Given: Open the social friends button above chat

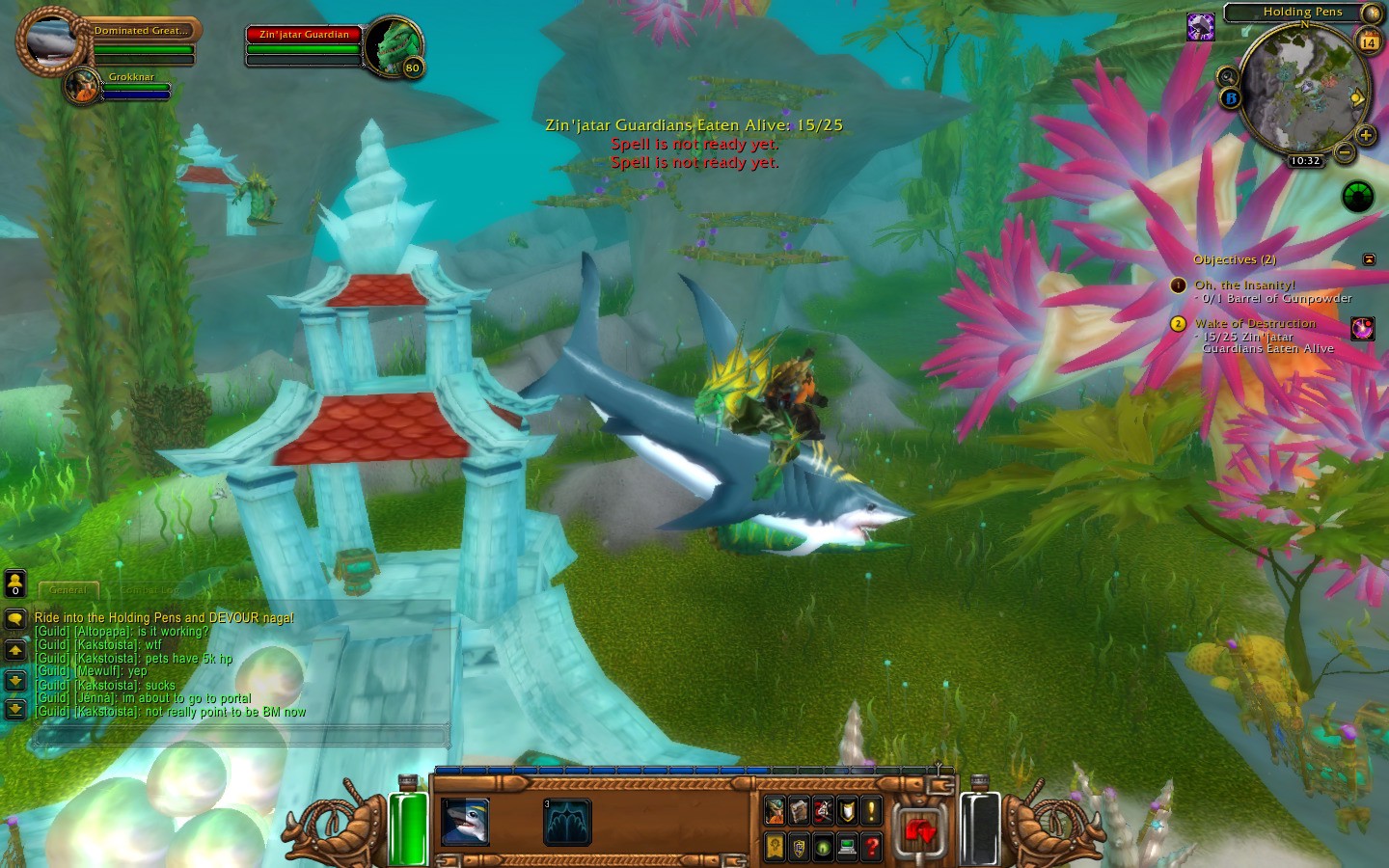Looking at the screenshot, I should point(15,583).
